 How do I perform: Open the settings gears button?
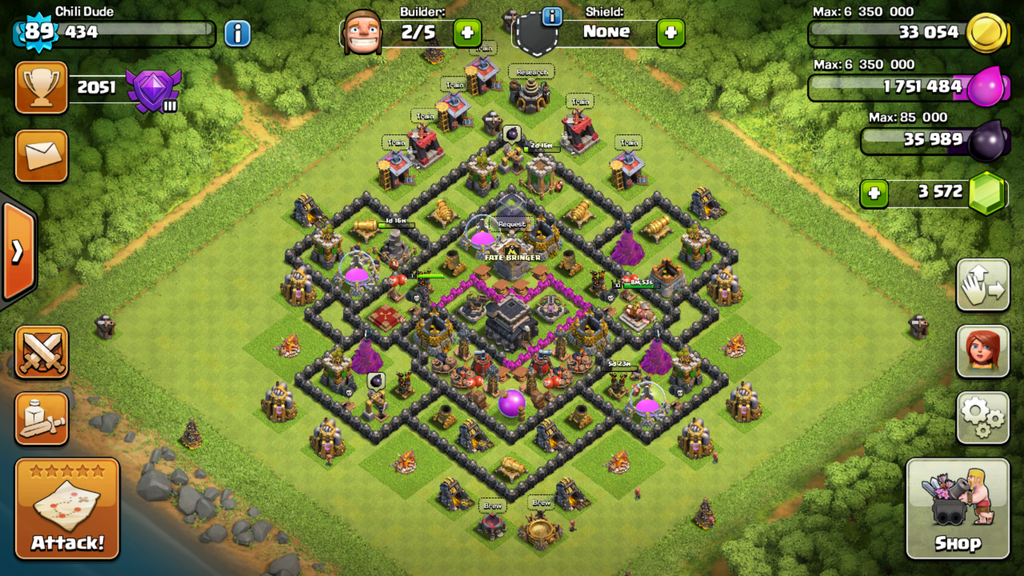982,417
